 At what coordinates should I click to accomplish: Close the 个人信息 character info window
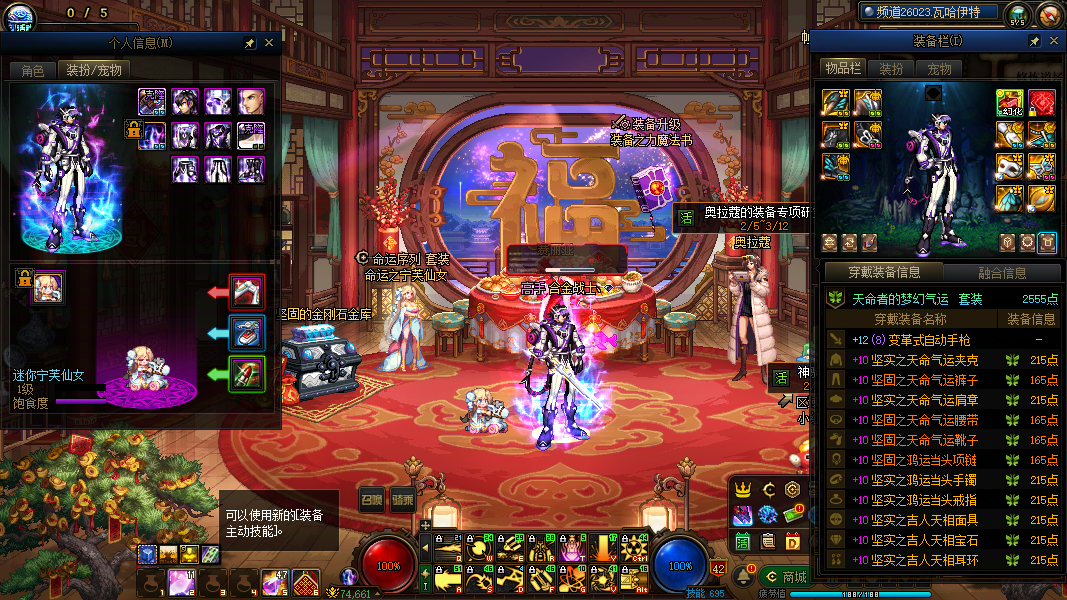coord(269,43)
